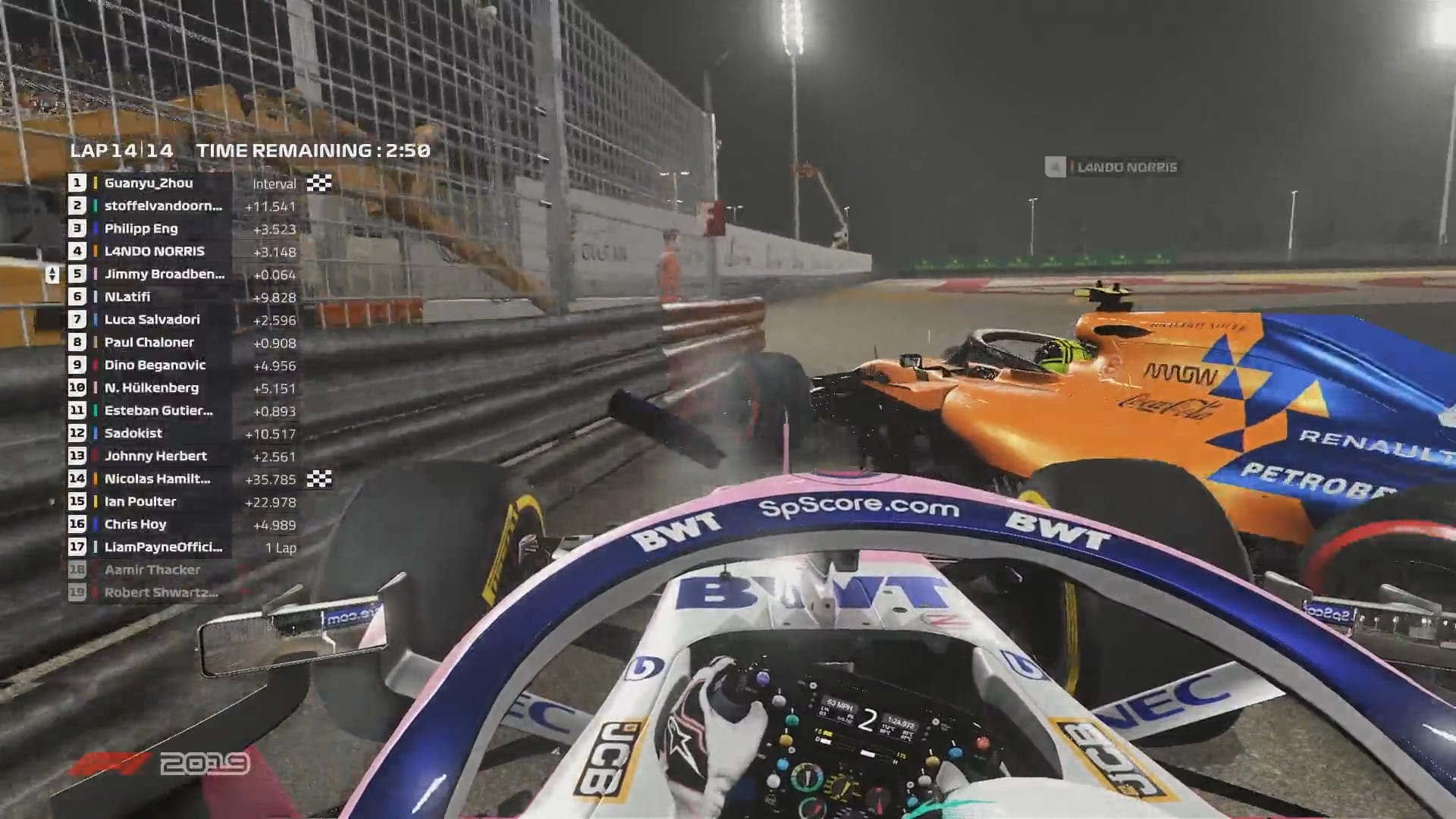1456x819 pixels.
Task: Select Guanyu_Zhou in the leaderboard
Action: pos(149,183)
